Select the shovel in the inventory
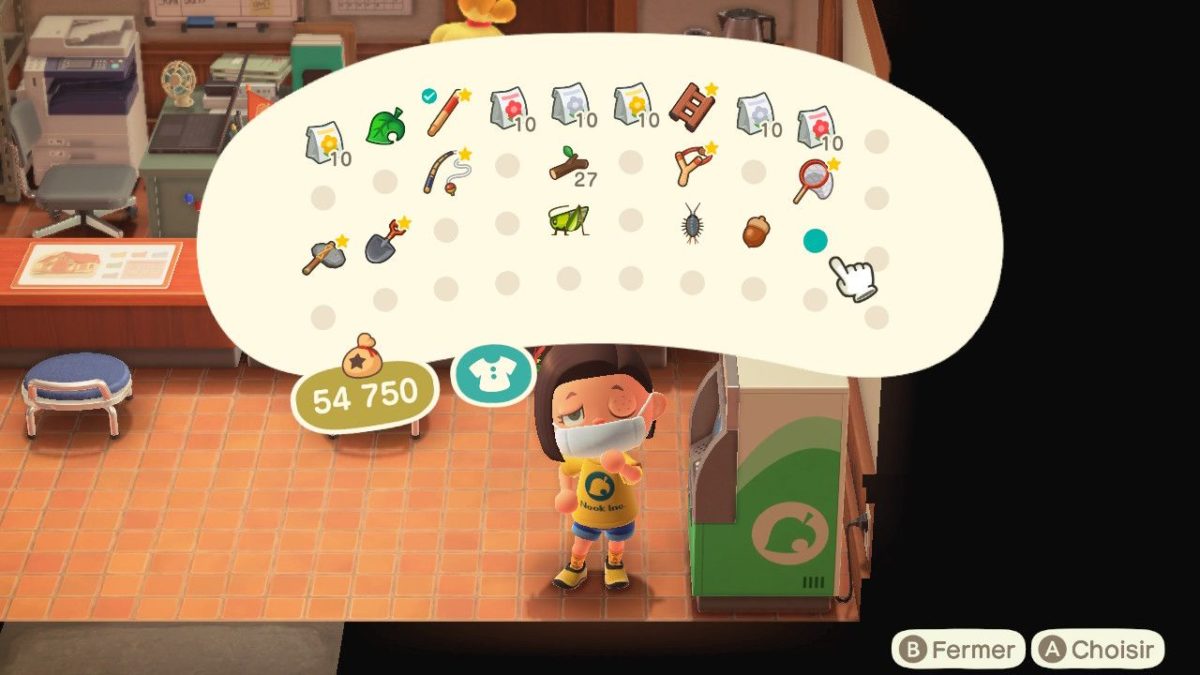 (385, 241)
